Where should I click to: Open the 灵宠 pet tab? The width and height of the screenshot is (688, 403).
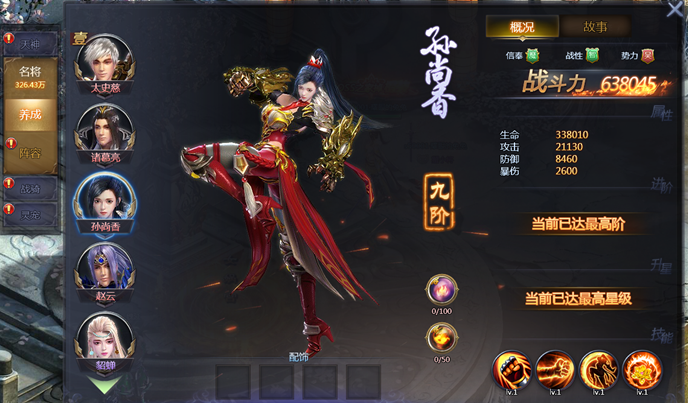coord(30,213)
